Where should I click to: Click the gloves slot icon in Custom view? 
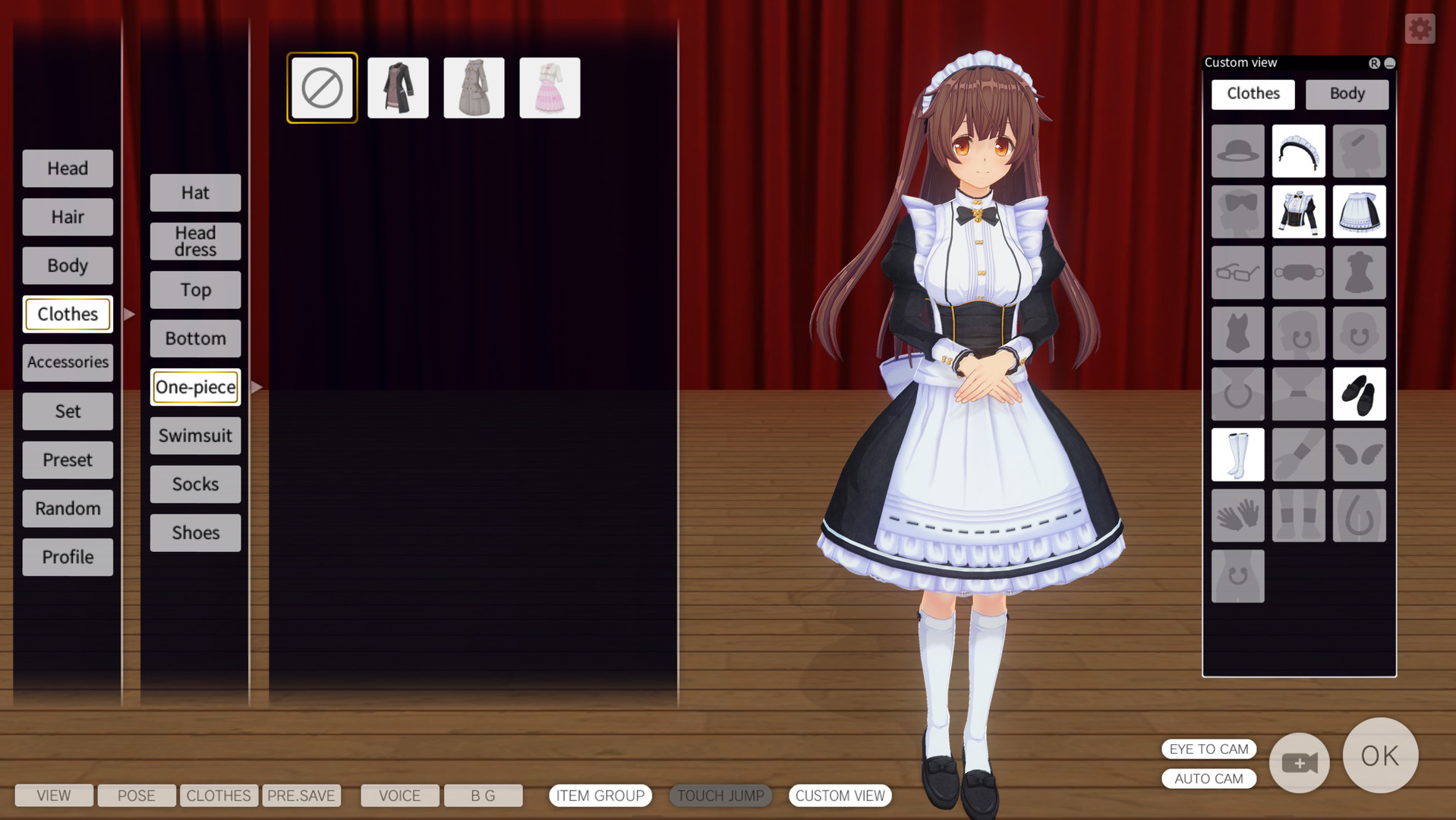[x=1237, y=515]
